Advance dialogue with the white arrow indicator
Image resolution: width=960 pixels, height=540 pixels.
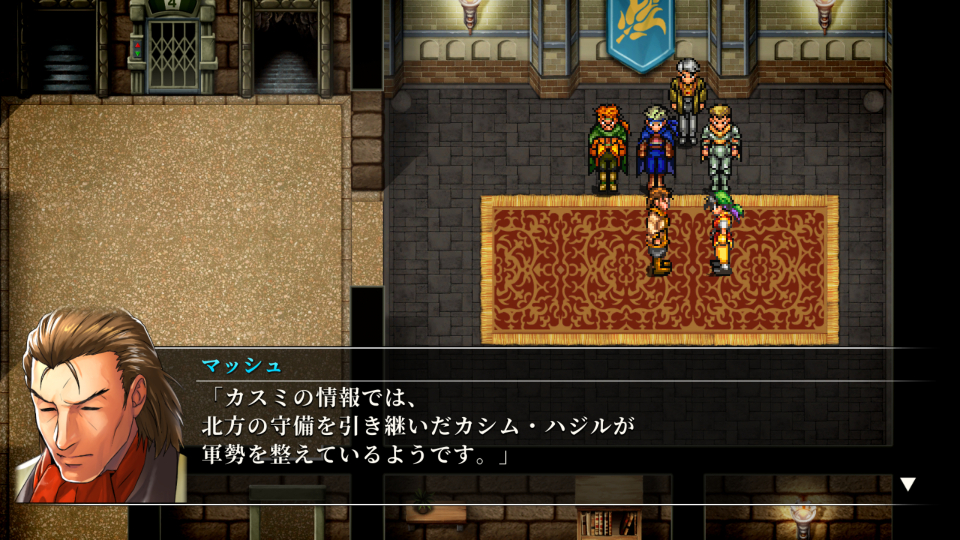(x=907, y=484)
